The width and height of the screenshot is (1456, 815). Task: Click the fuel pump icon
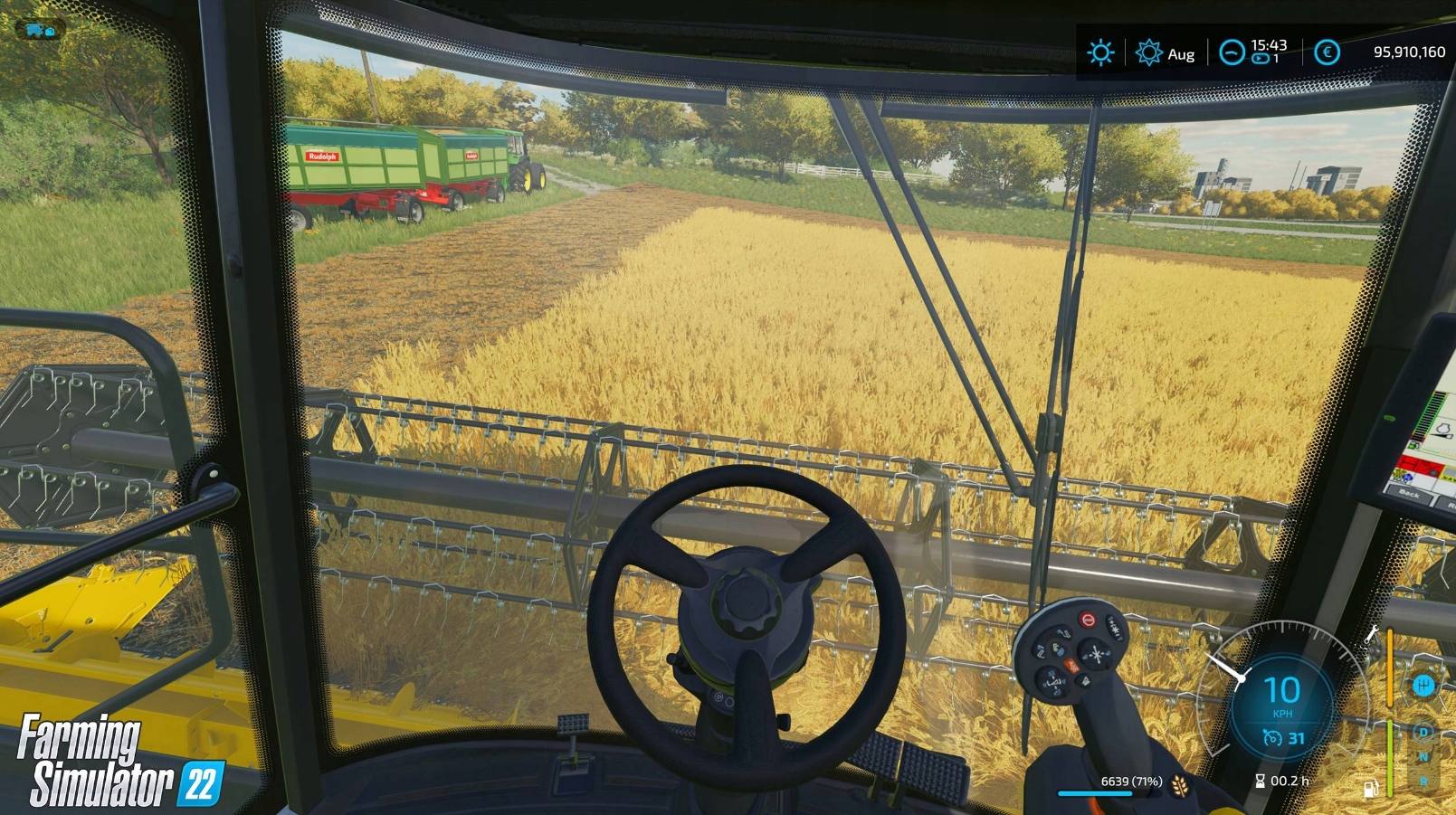pyautogui.click(x=1371, y=789)
